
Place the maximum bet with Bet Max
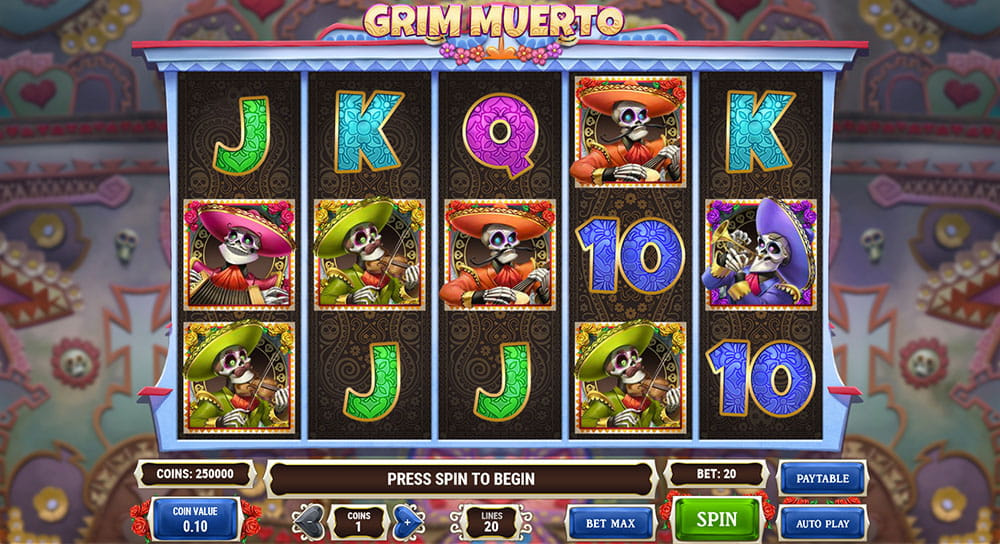point(610,522)
